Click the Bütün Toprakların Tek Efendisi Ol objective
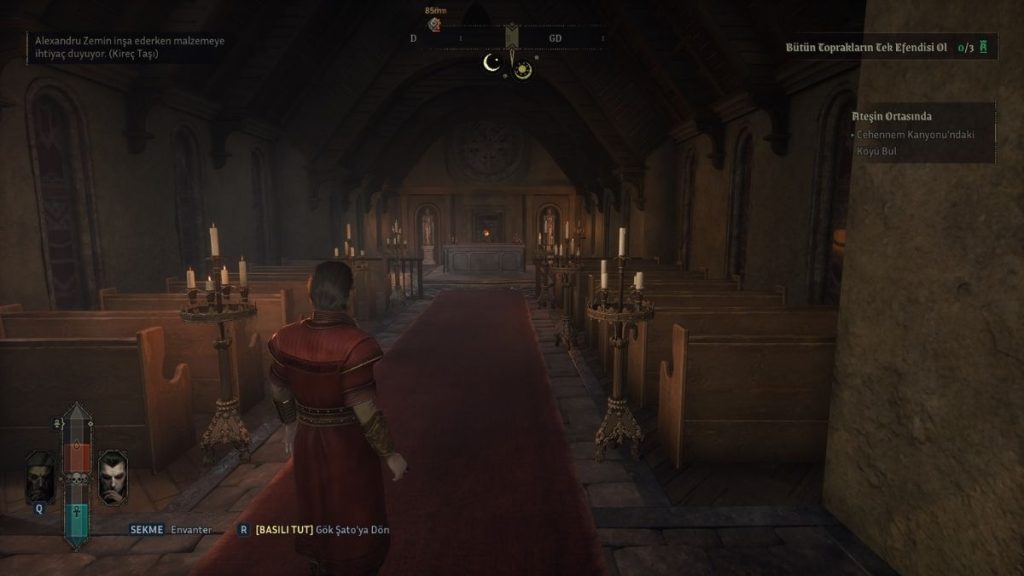1024x576 pixels. point(867,47)
